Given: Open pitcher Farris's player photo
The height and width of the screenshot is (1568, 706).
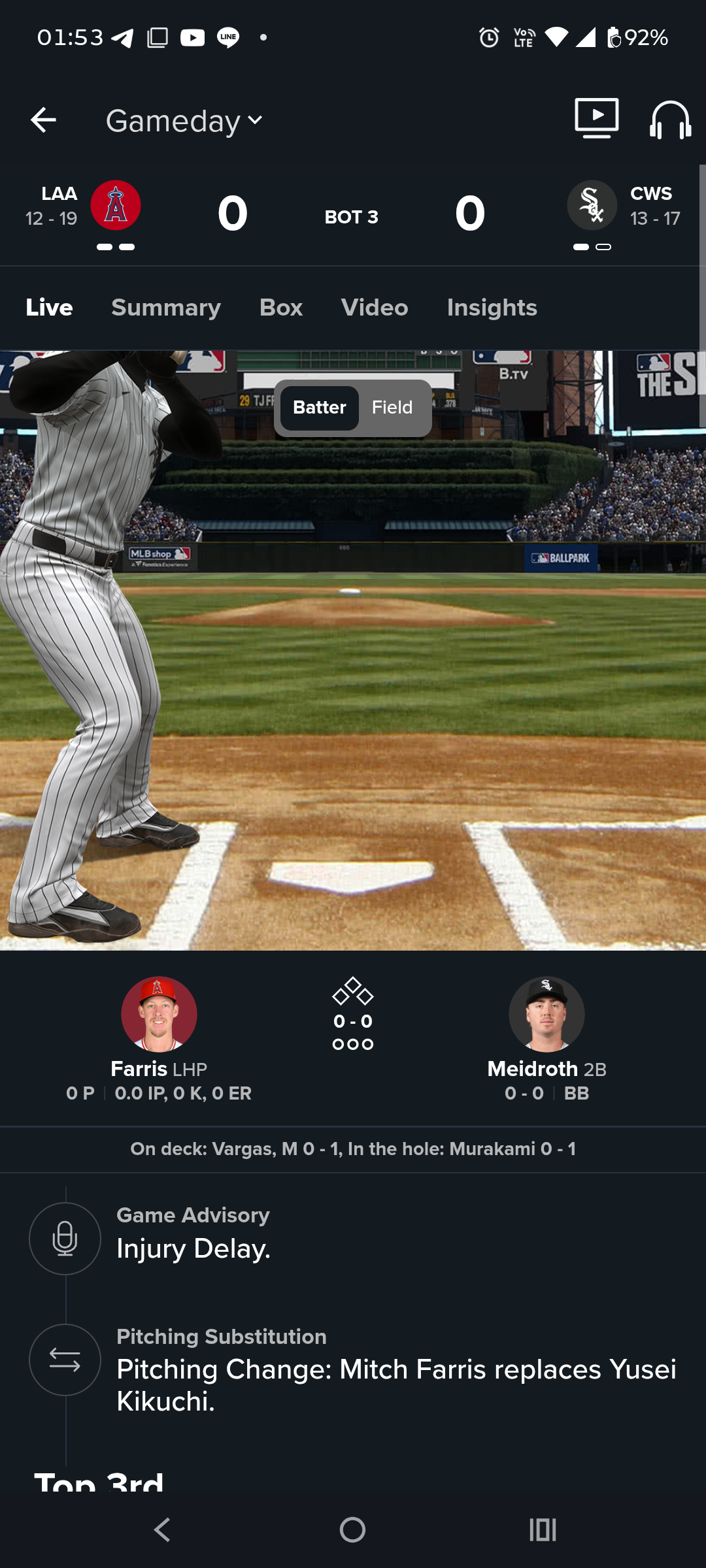Looking at the screenshot, I should (x=159, y=1014).
